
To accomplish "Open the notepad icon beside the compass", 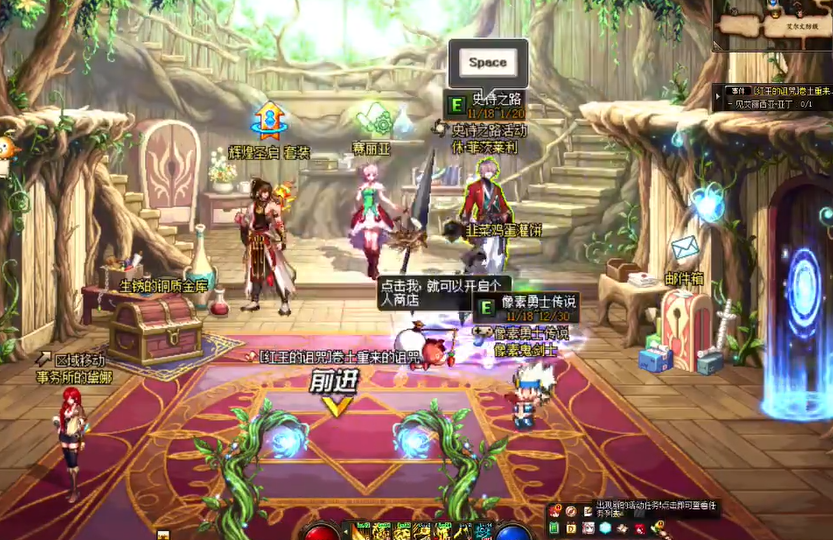I will point(588,512).
